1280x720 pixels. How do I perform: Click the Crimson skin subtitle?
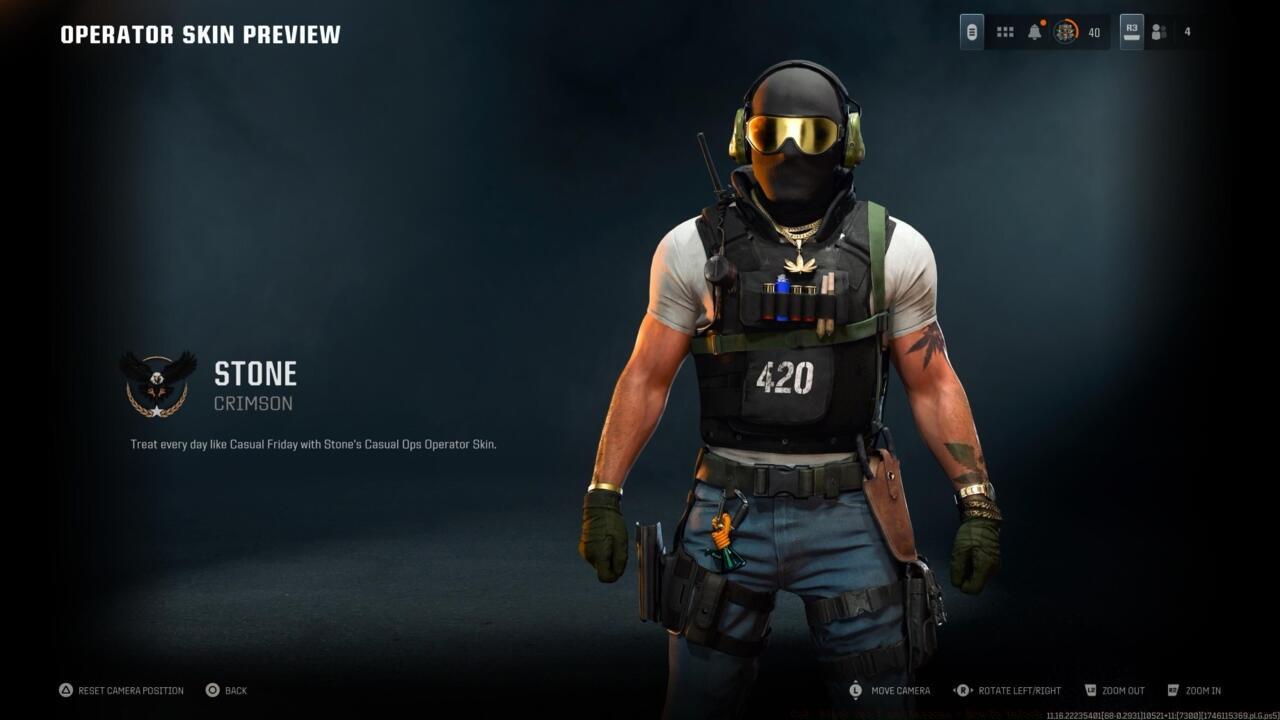(255, 402)
